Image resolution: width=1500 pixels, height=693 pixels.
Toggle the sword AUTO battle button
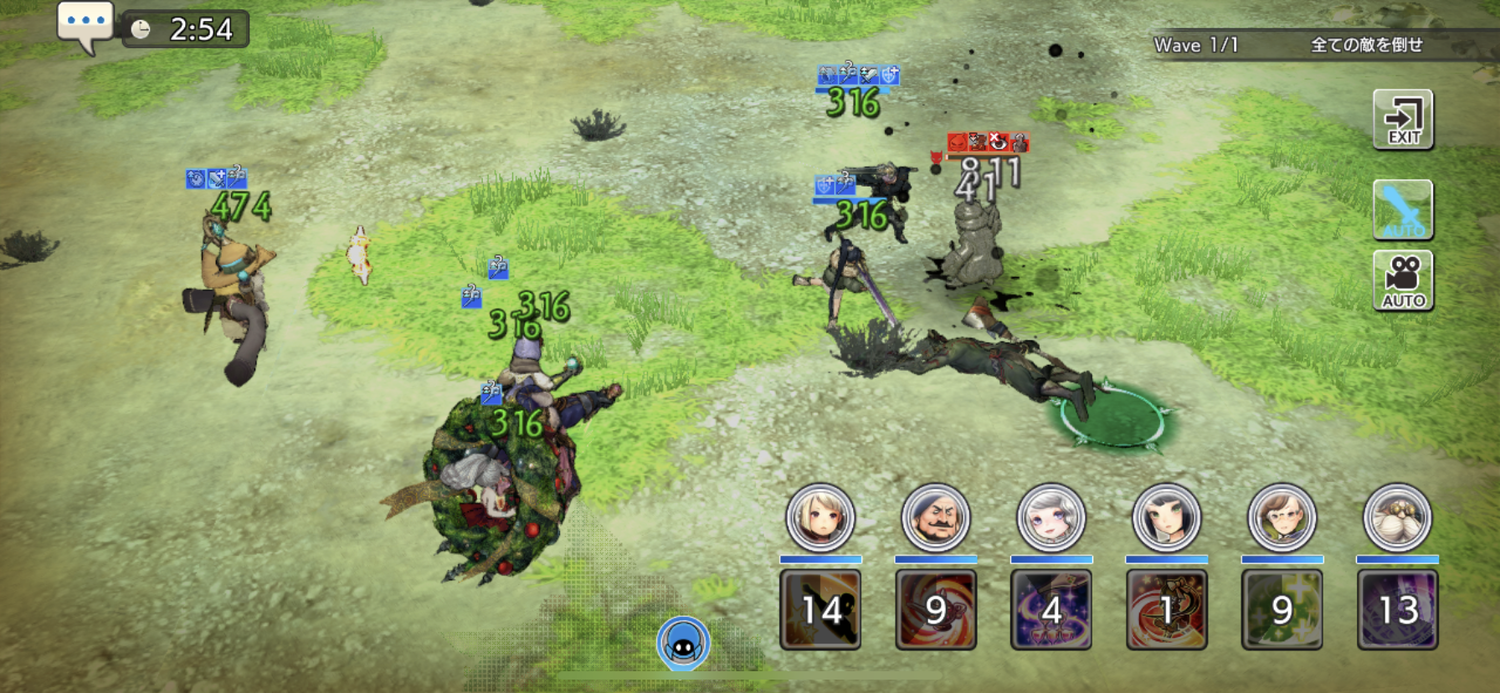click(1403, 210)
